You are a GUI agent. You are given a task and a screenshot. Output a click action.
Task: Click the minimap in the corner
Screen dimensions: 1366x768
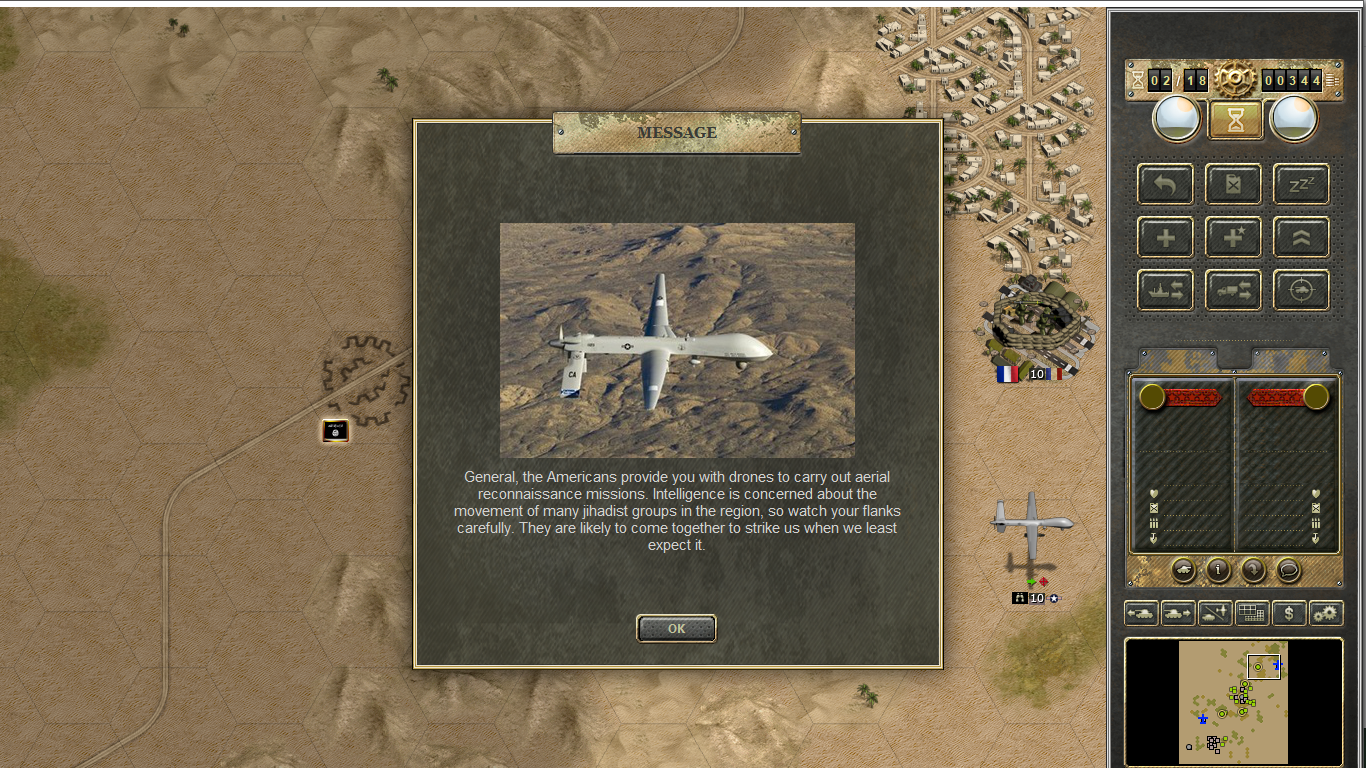(x=1233, y=702)
